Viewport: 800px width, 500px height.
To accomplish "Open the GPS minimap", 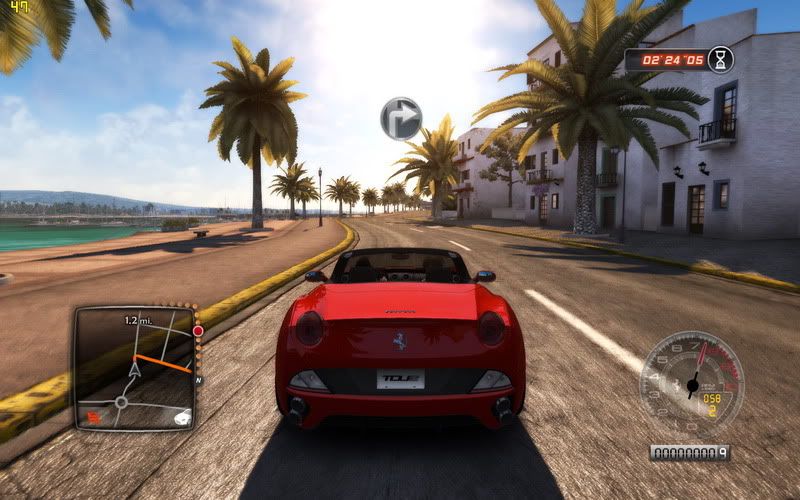I will (135, 367).
